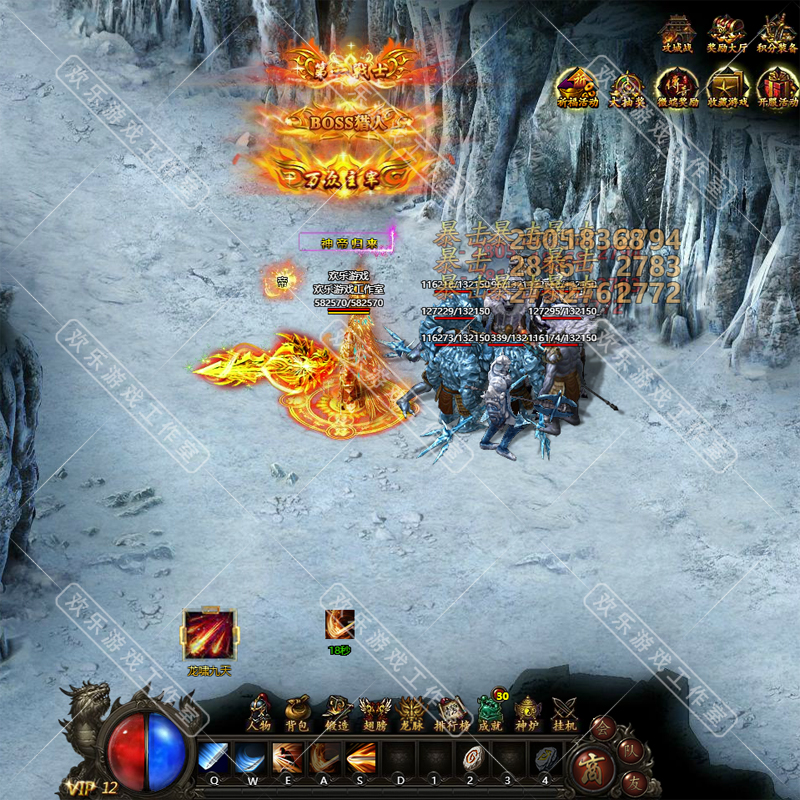The image size is (800, 800).
Task: Activate the 龙啸九天 fire meteor skill
Action: tap(209, 634)
